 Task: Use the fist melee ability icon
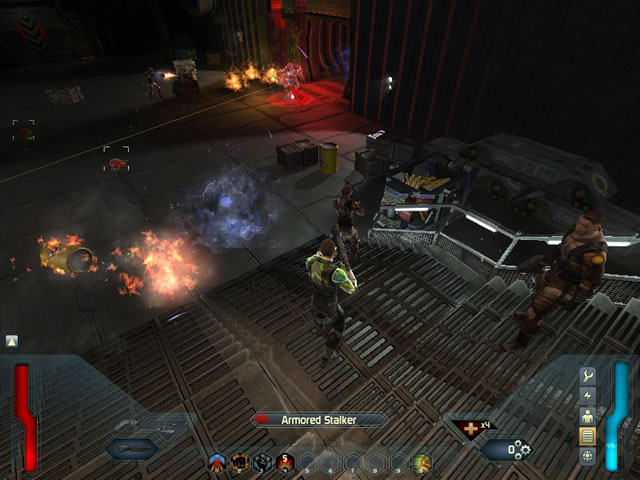point(240,463)
